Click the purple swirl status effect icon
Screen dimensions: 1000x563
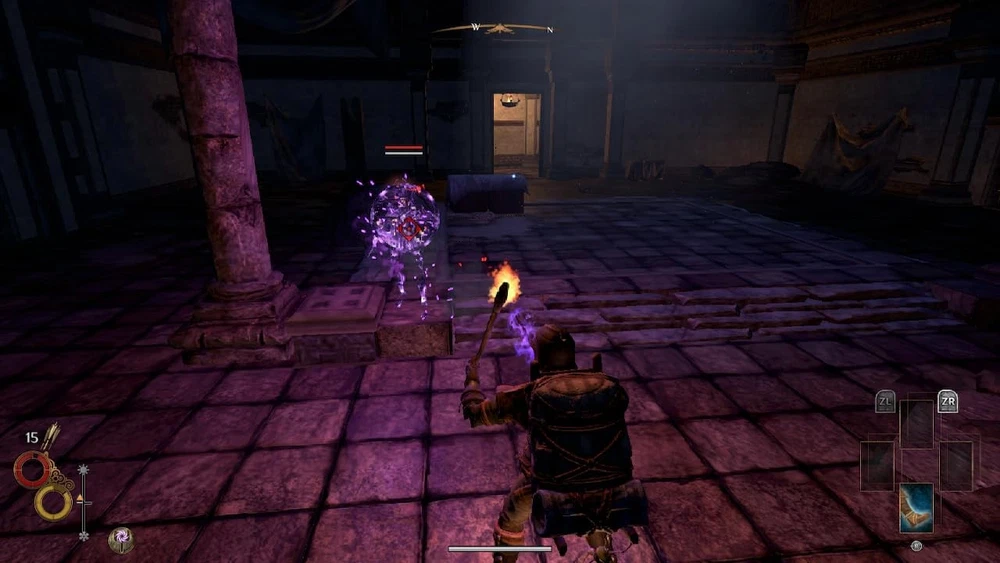click(x=121, y=539)
